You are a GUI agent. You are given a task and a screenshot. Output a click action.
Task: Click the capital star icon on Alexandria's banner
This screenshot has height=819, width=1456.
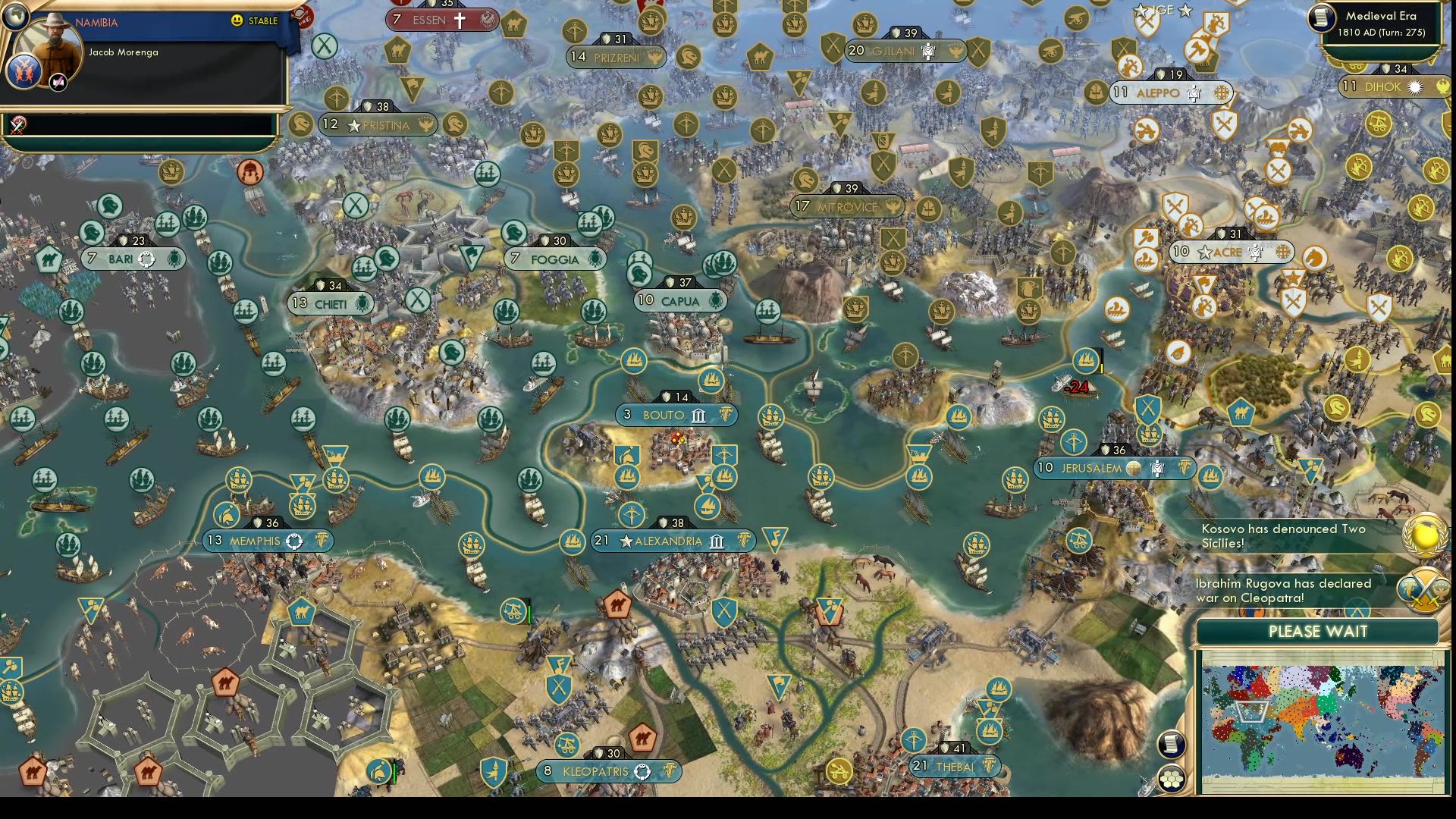626,541
